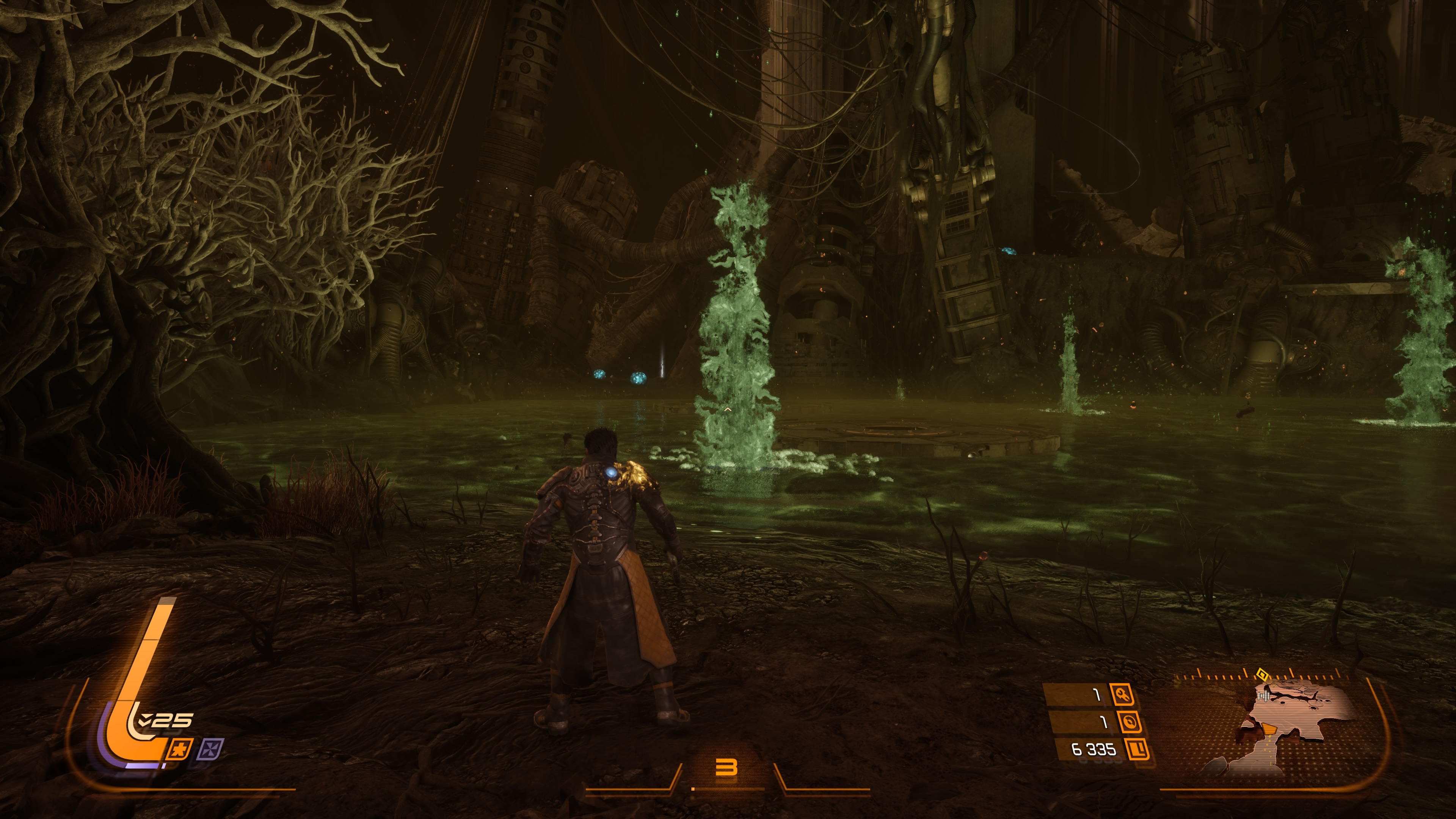This screenshot has width=1456, height=819.
Task: Click the wrench resource icon
Action: tap(1122, 695)
